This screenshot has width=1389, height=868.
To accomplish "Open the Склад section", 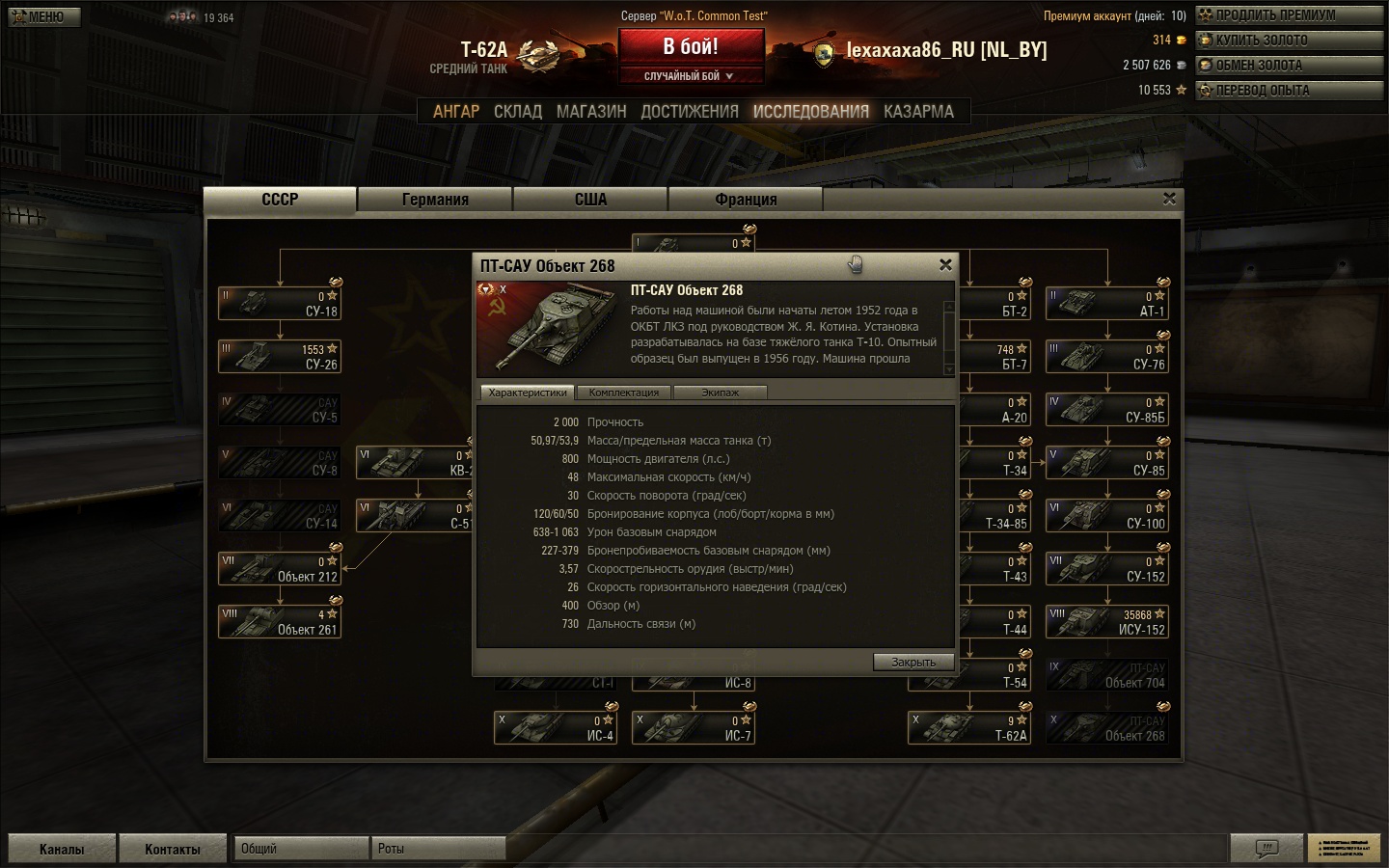I will point(518,112).
